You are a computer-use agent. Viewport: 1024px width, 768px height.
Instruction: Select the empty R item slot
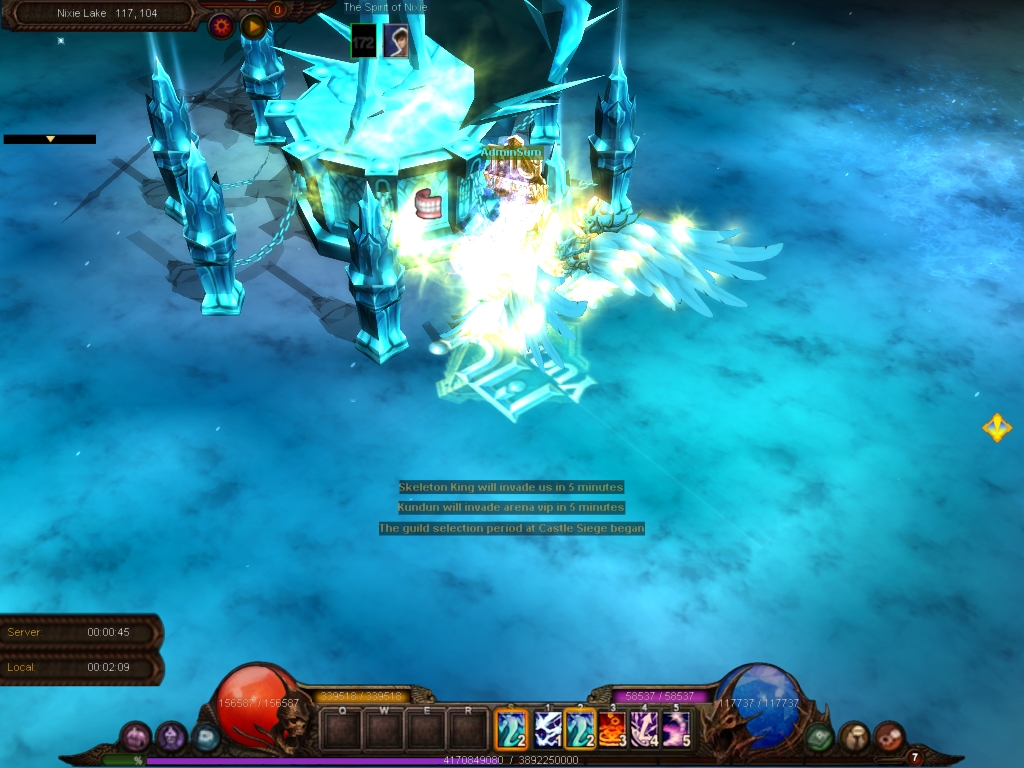[467, 730]
